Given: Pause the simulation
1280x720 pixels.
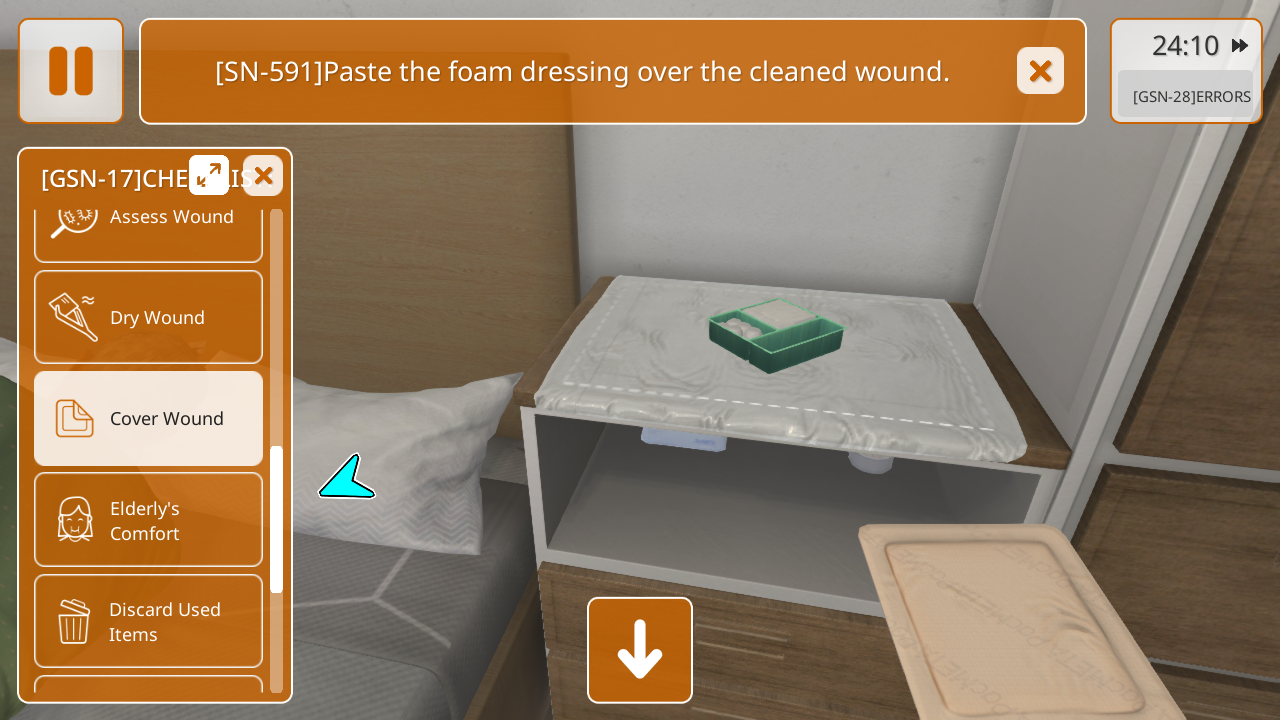Looking at the screenshot, I should click(71, 71).
